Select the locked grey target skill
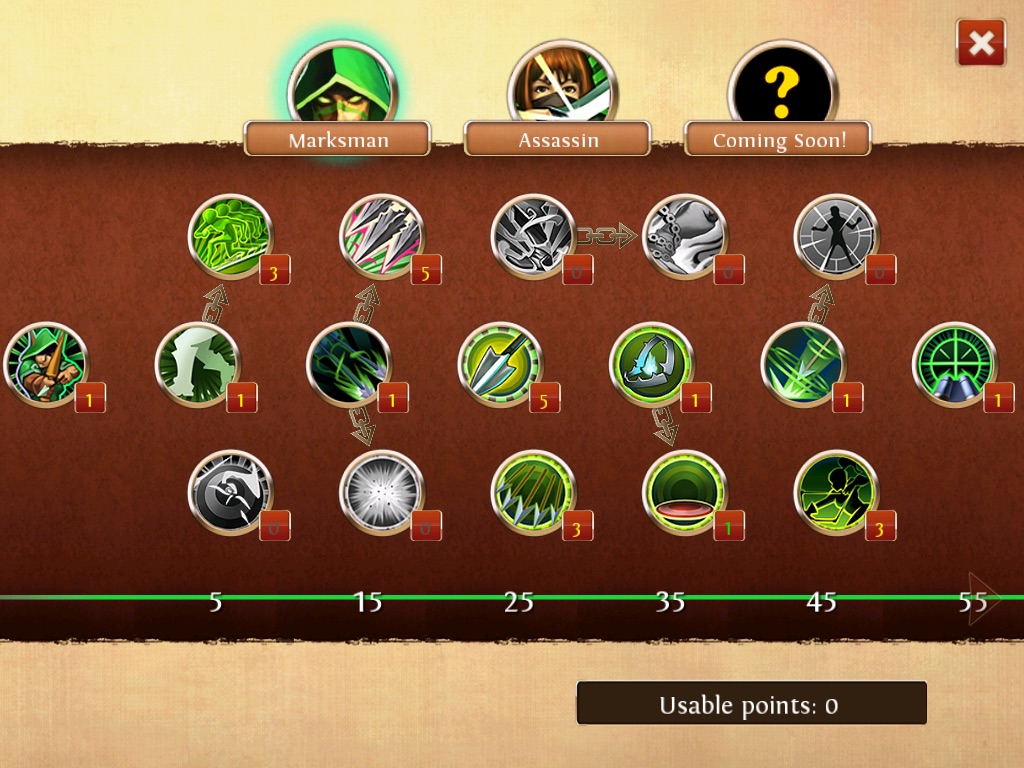Viewport: 1024px width, 768px height. click(x=230, y=492)
